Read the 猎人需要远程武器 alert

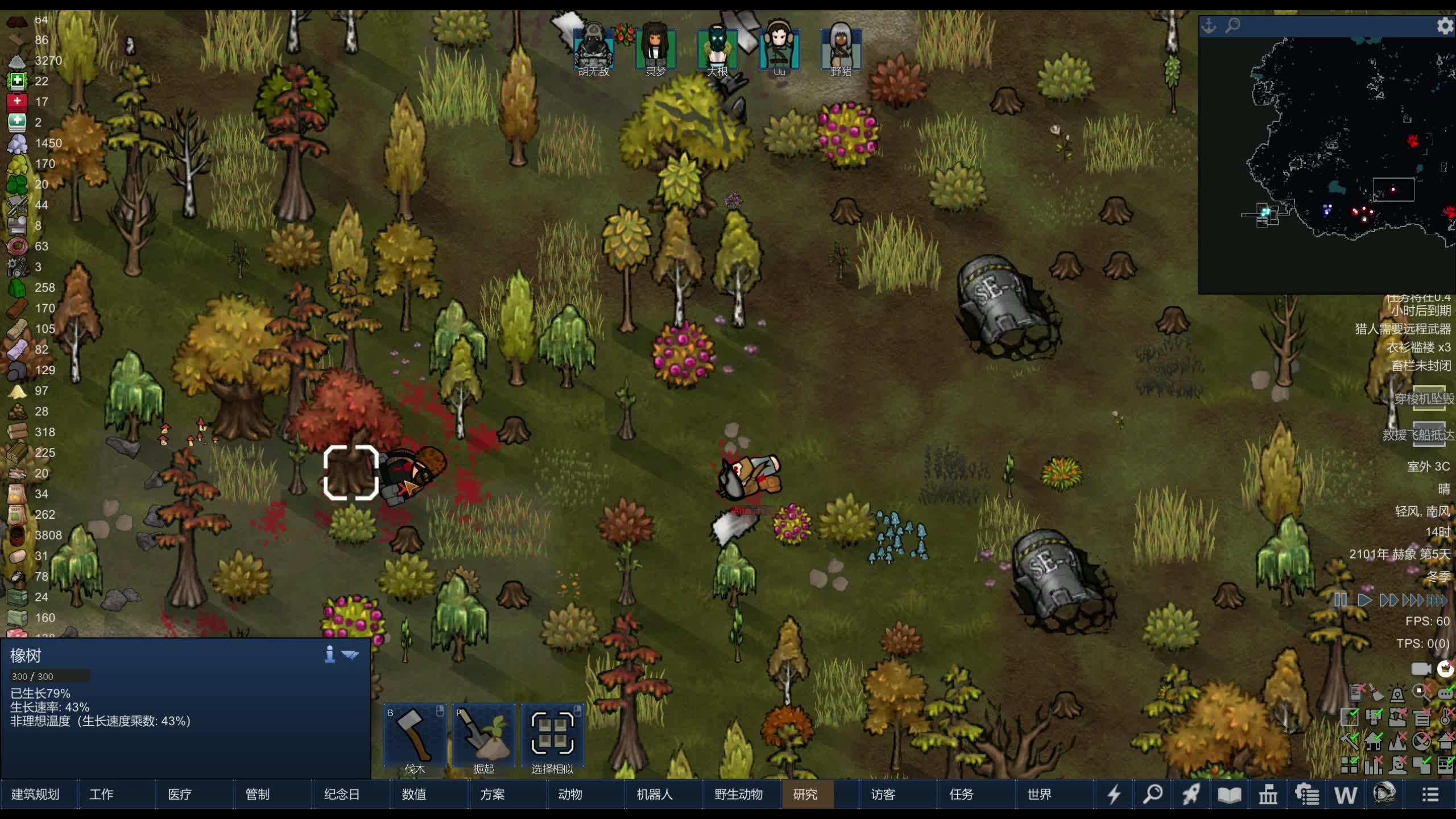[x=1403, y=329]
